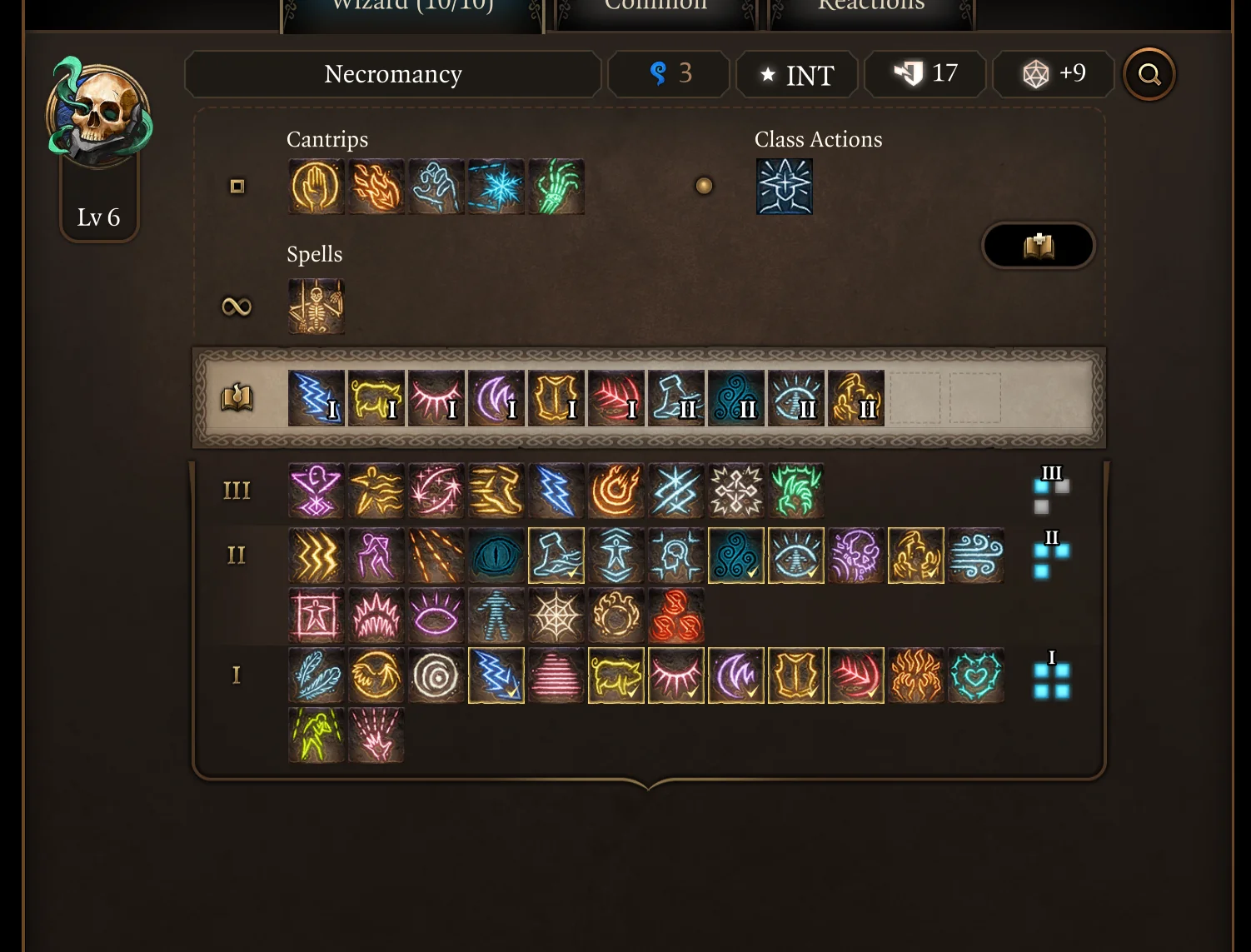1251x952 pixels.
Task: Click the Learn Spells book button
Action: [1039, 246]
